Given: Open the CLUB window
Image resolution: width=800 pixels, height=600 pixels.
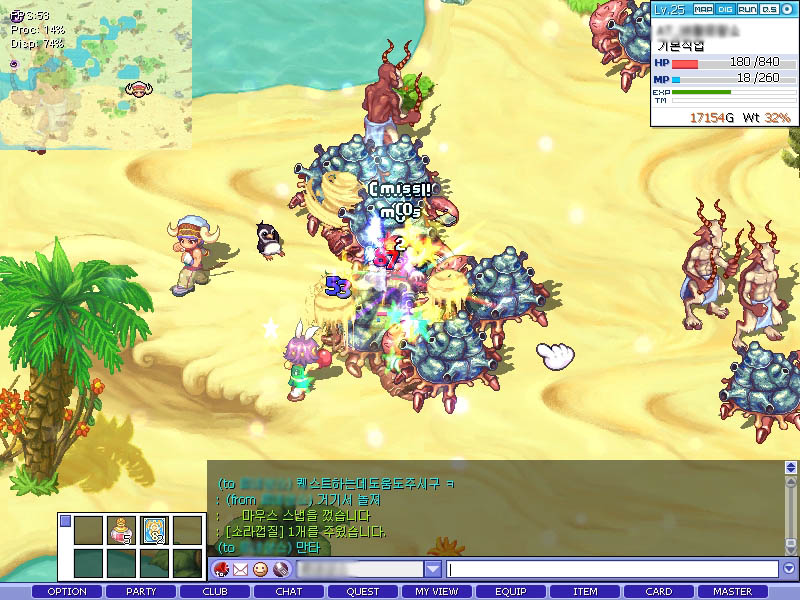Looking at the screenshot, I should (x=215, y=592).
